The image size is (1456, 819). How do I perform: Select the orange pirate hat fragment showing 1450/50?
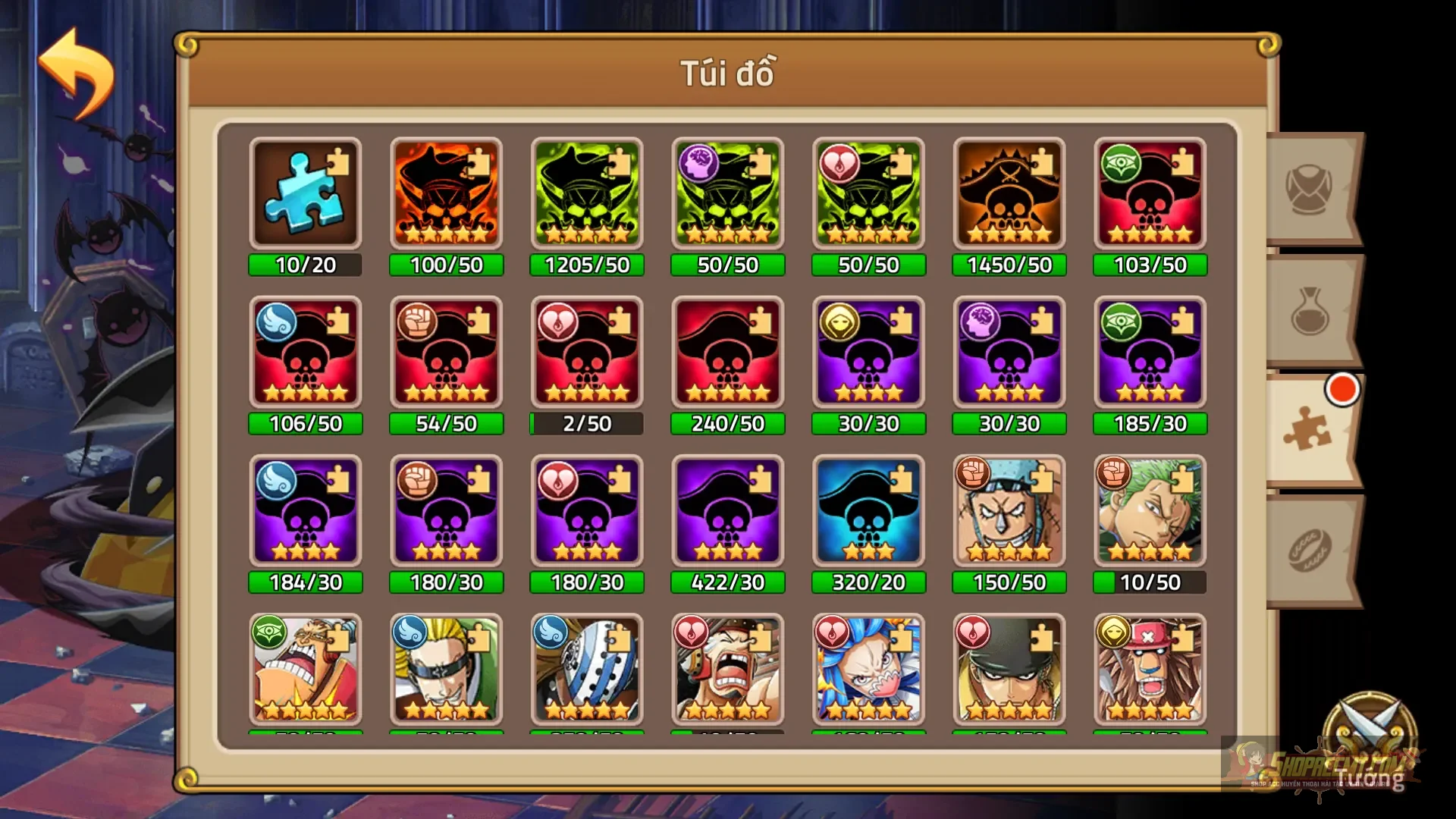coord(1009,193)
